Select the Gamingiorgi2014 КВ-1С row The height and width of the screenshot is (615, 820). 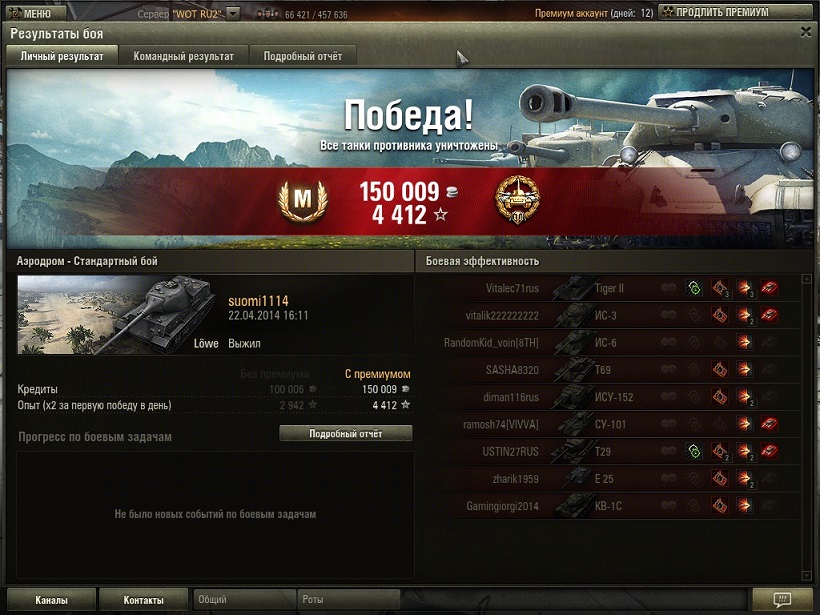point(610,506)
